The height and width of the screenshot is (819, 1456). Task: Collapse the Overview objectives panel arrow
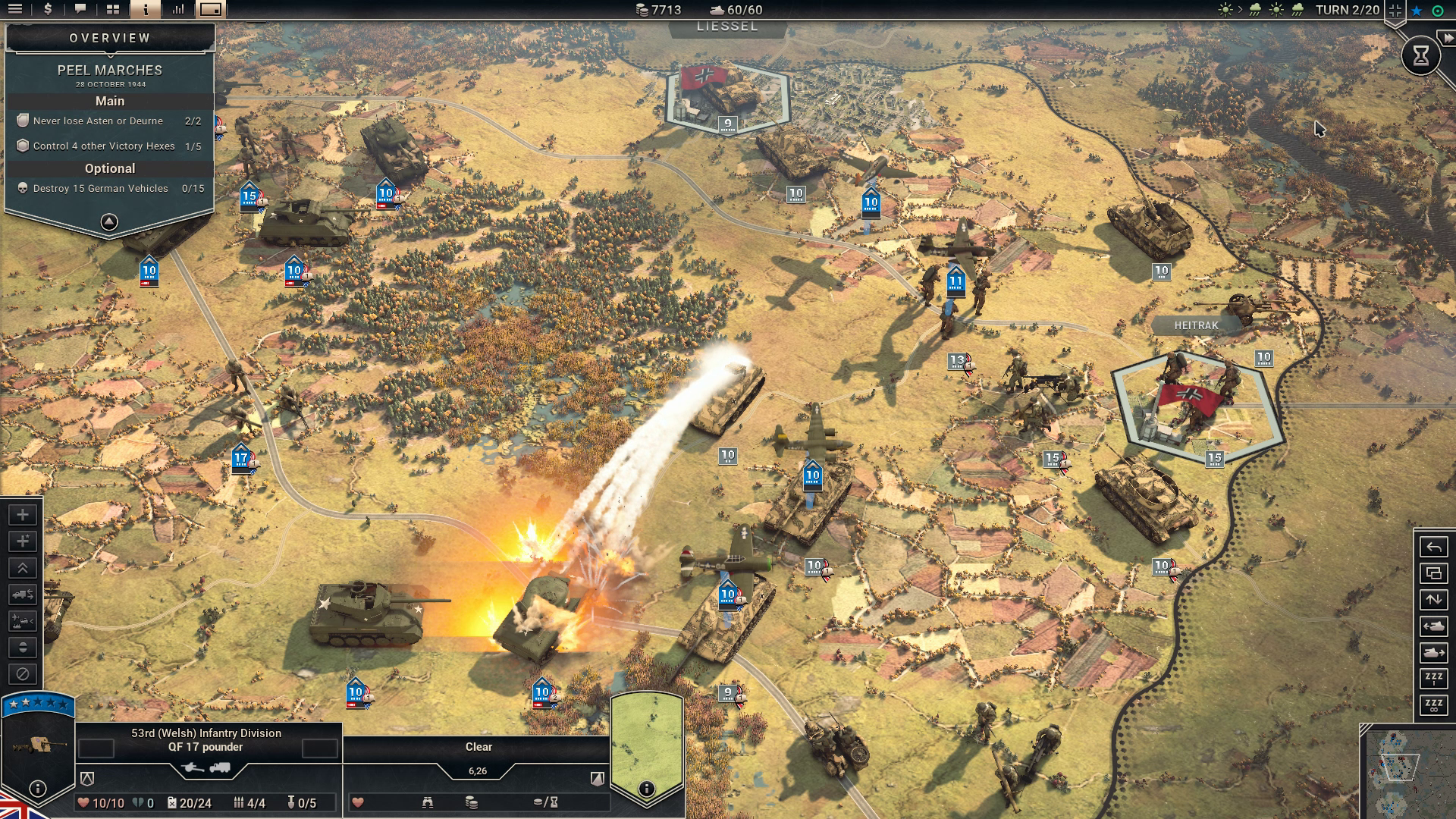tap(109, 221)
